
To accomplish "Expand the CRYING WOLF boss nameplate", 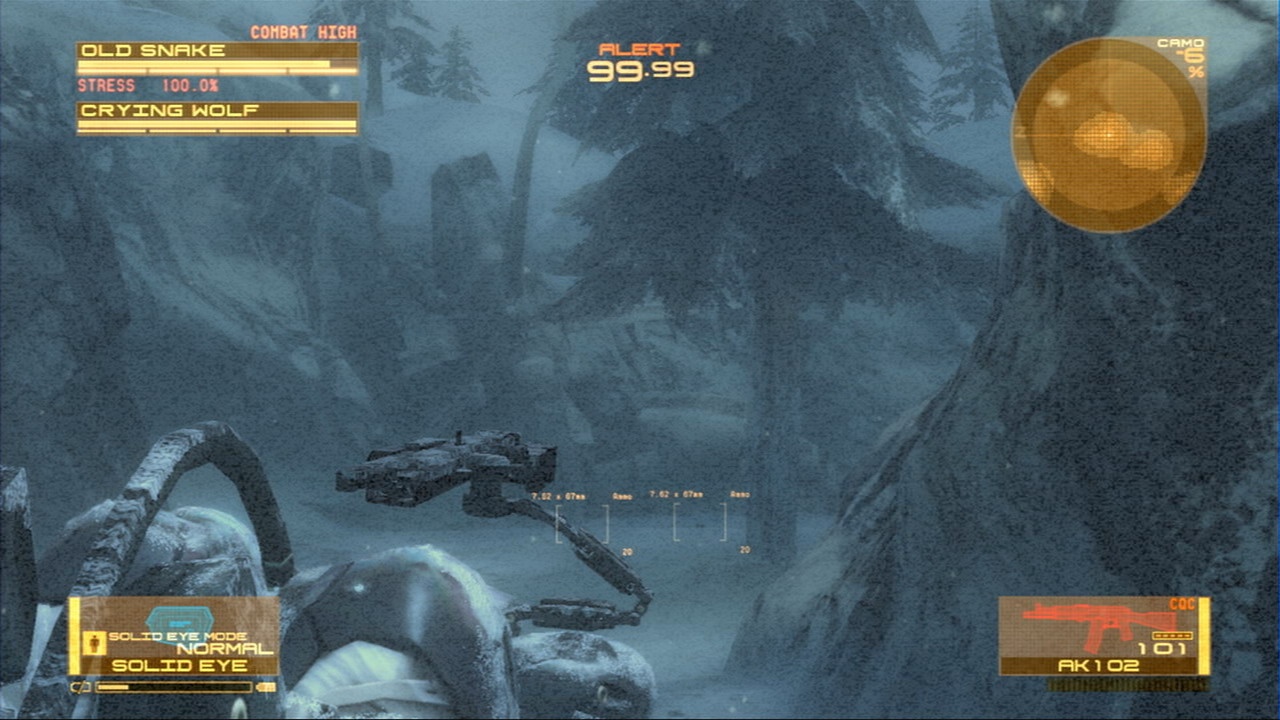I will pos(166,111).
